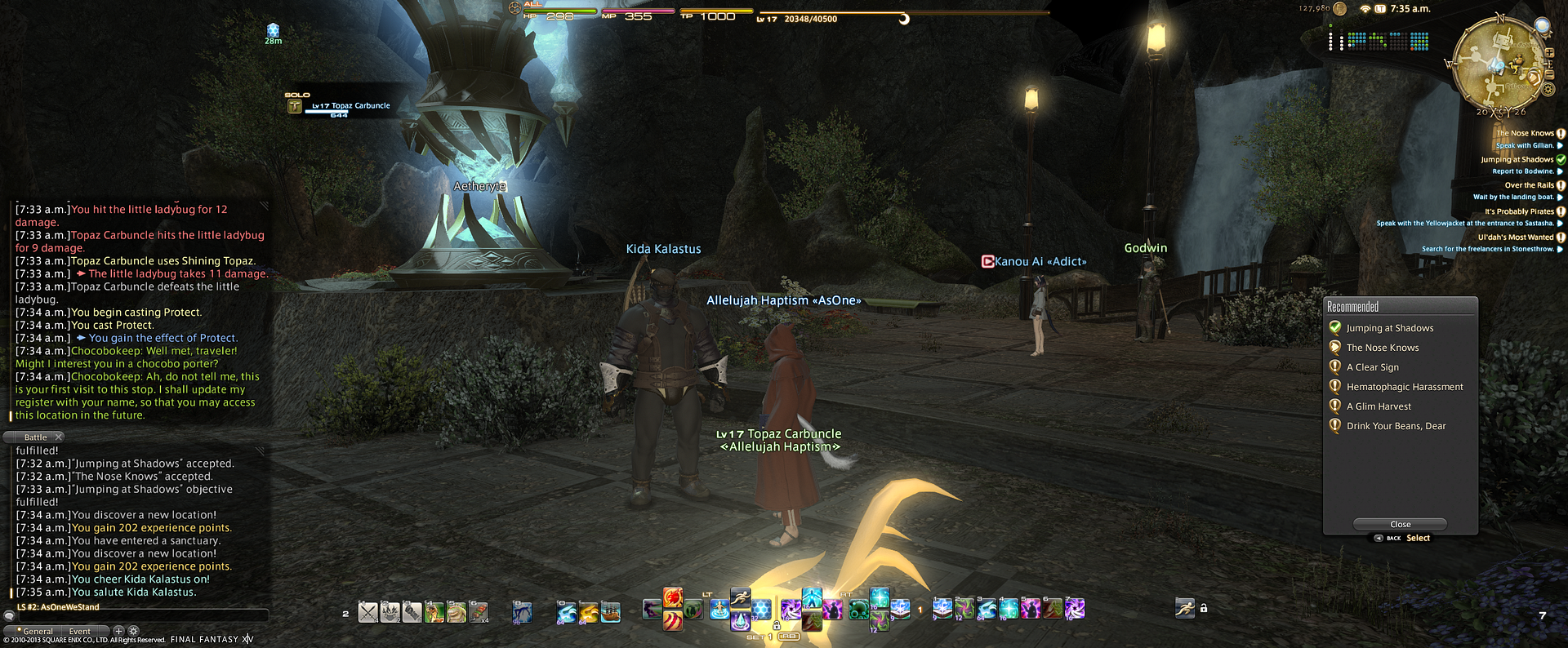Zoom out the minimap with minus button

click(x=1549, y=75)
